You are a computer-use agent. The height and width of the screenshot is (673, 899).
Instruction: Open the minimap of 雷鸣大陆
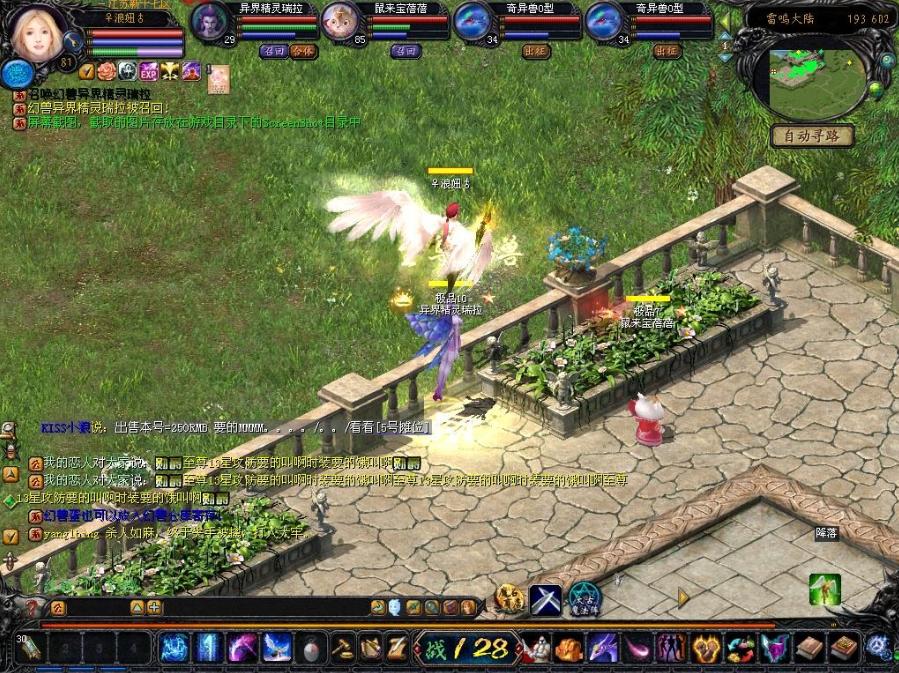817,78
